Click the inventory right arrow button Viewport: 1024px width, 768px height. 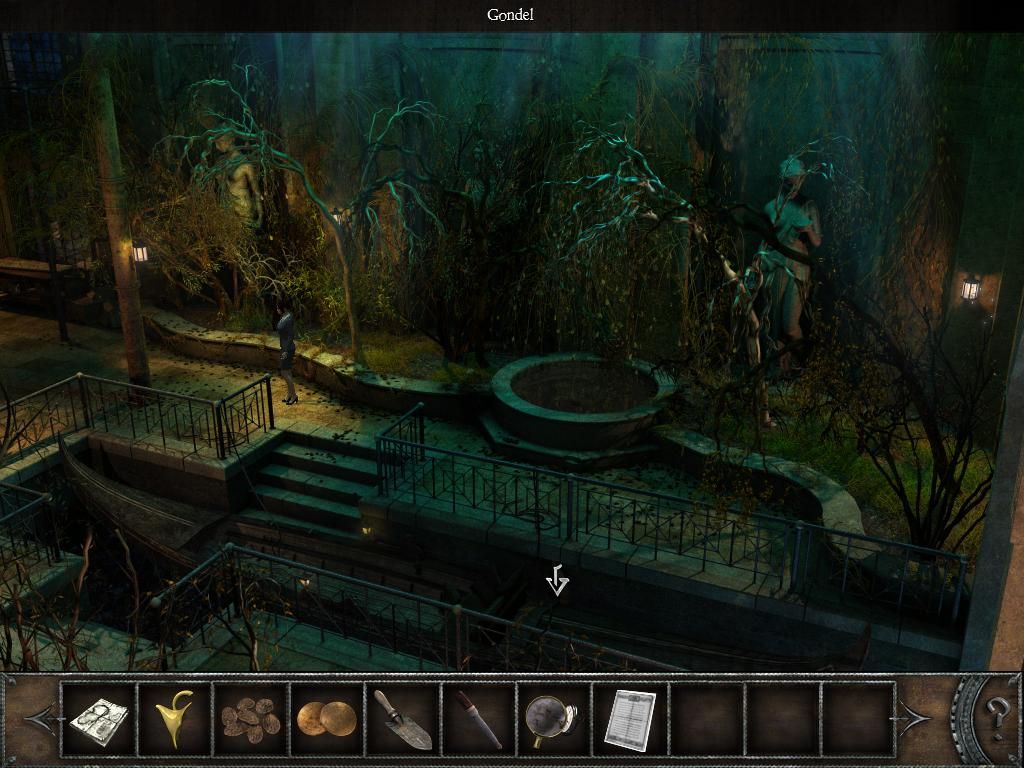(x=915, y=717)
